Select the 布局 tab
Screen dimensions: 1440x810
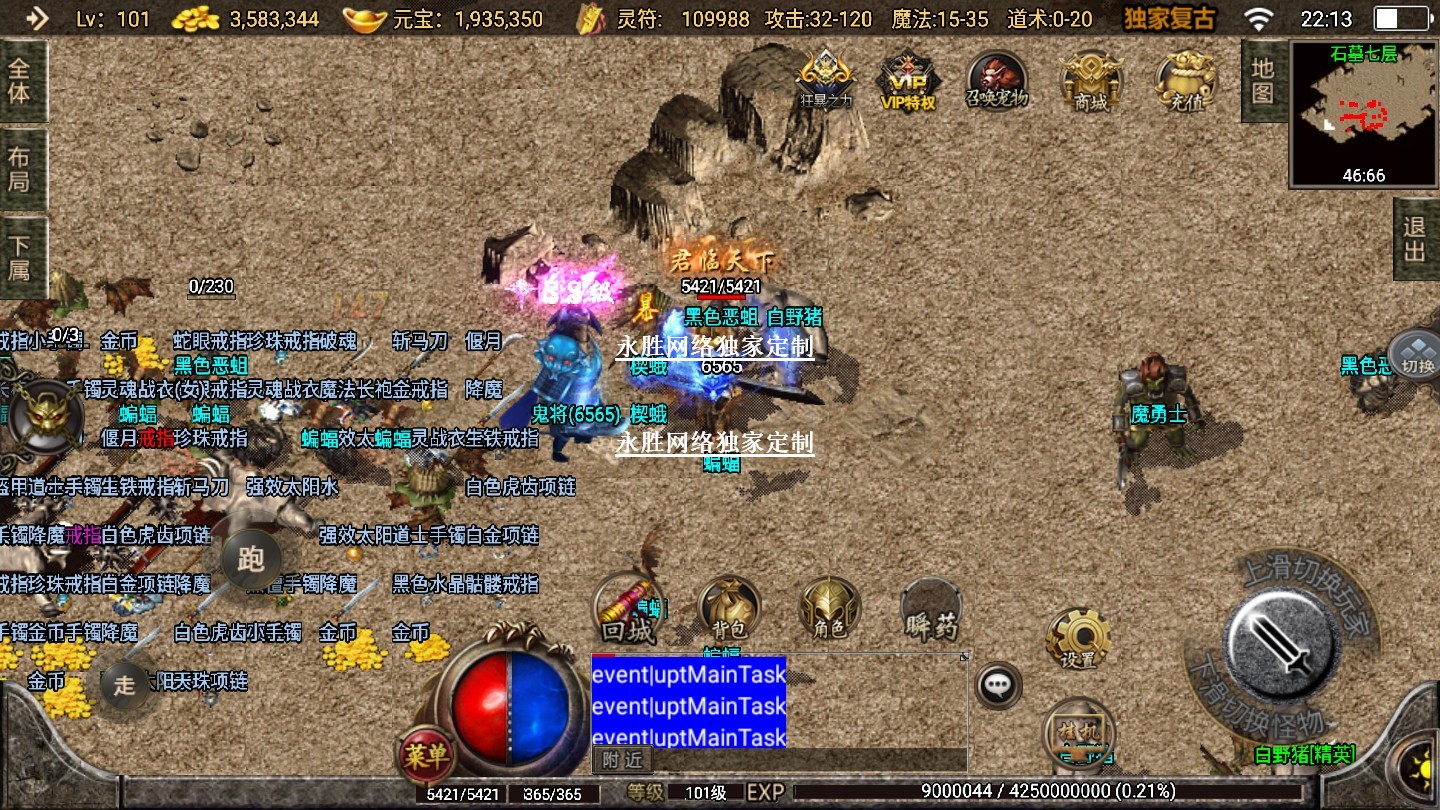tap(20, 170)
